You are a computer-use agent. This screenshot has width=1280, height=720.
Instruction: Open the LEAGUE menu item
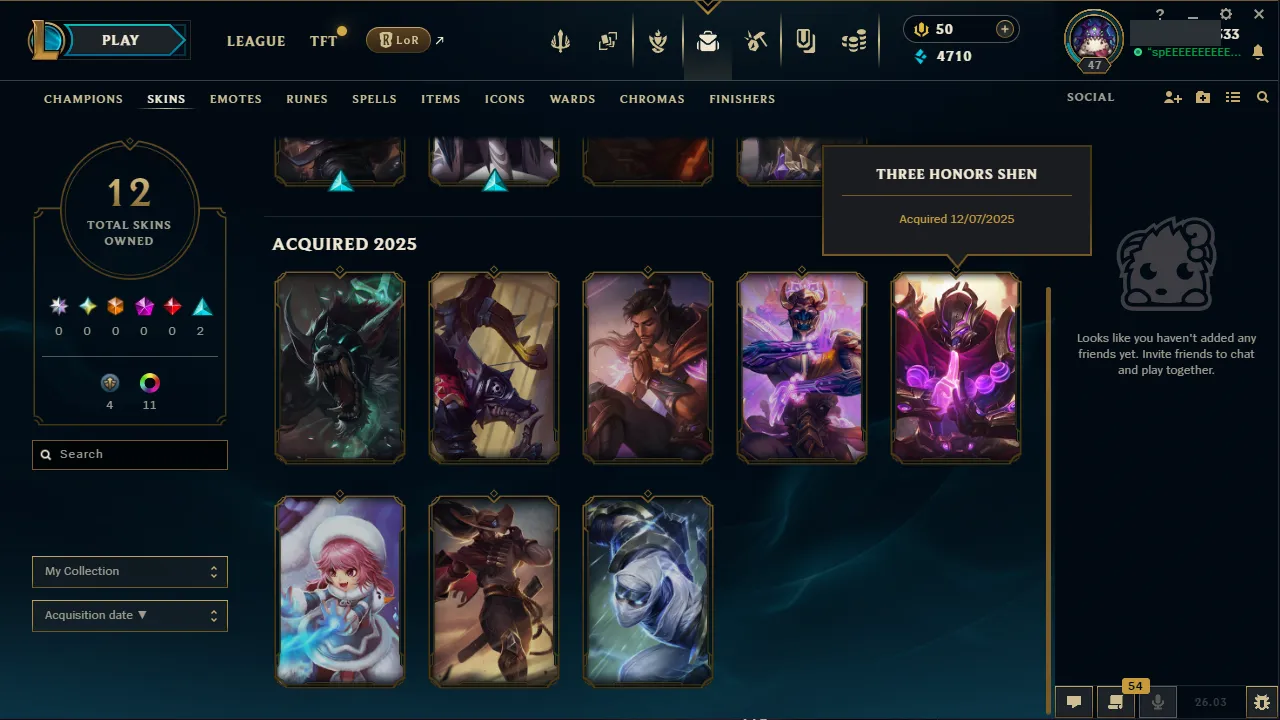click(256, 41)
